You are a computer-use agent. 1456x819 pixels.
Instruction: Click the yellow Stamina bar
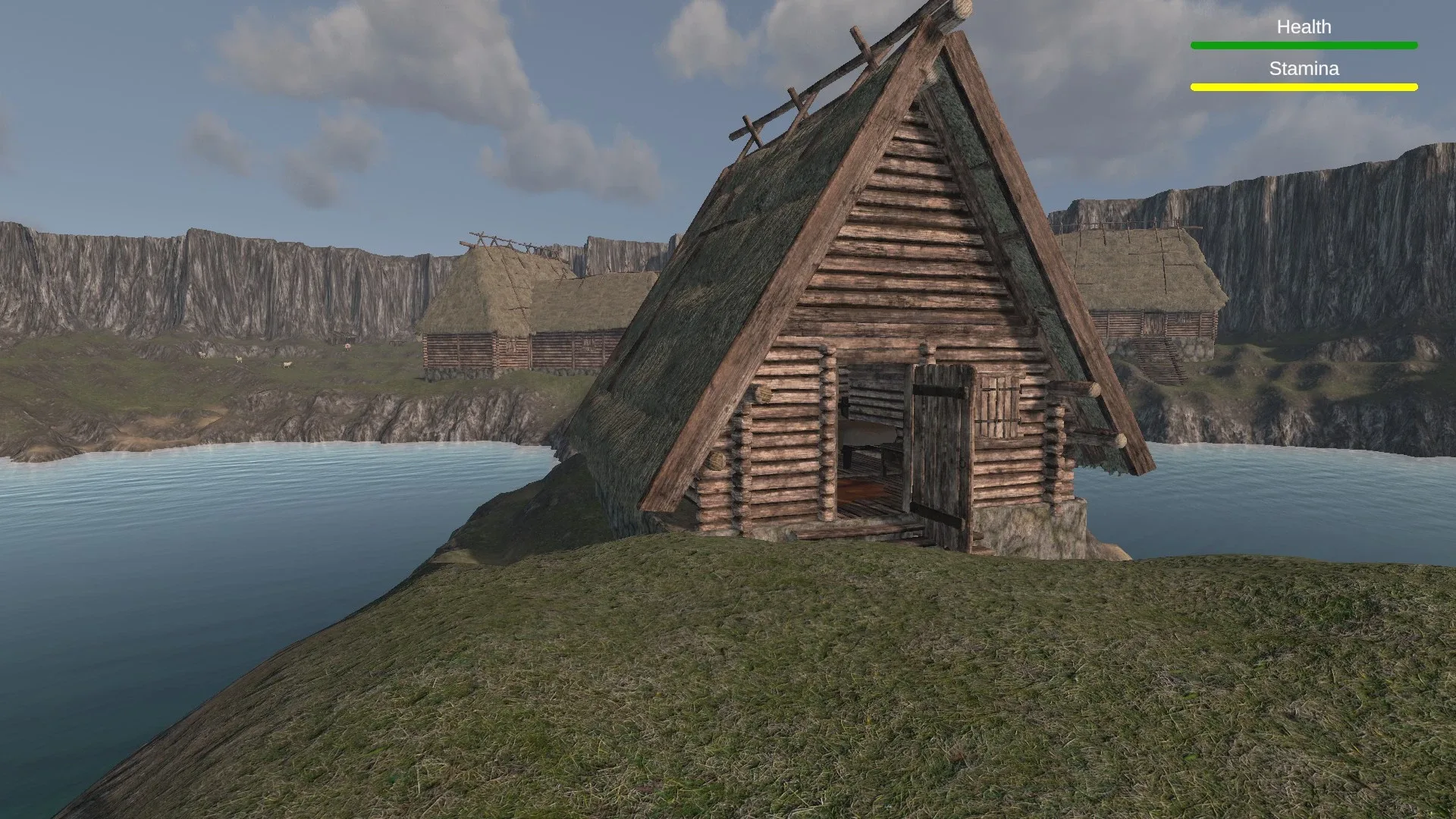click(x=1304, y=87)
